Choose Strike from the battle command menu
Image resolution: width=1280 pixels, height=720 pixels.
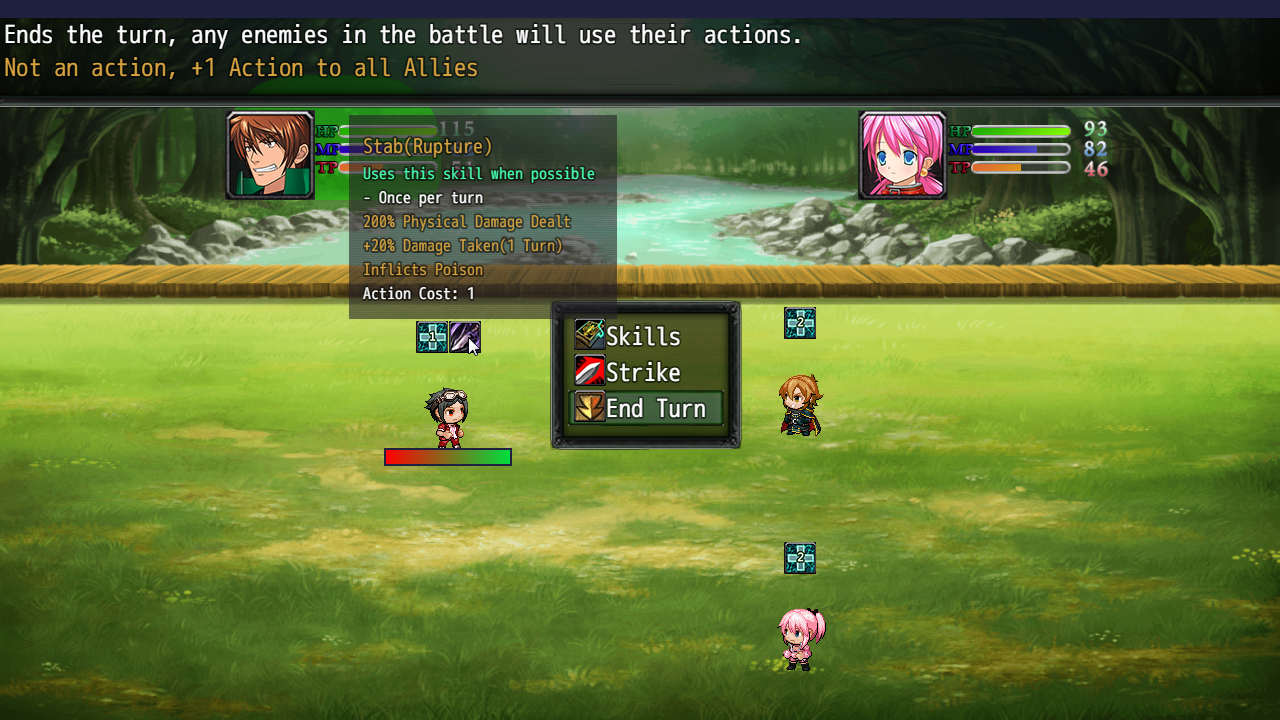tap(641, 372)
